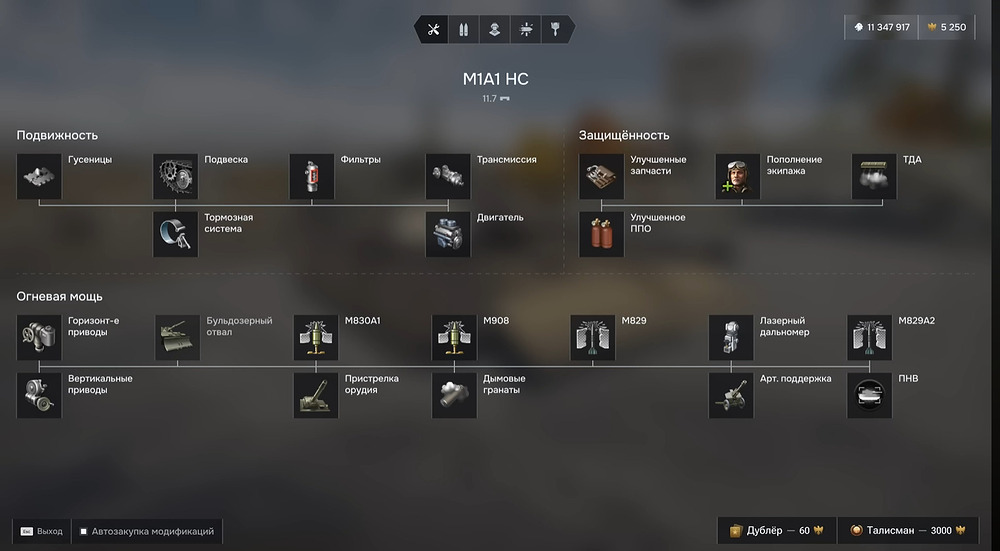Pick the Улучшенное ППО extinguisher modification
Viewport: 1000px width, 551px height.
[x=602, y=234]
